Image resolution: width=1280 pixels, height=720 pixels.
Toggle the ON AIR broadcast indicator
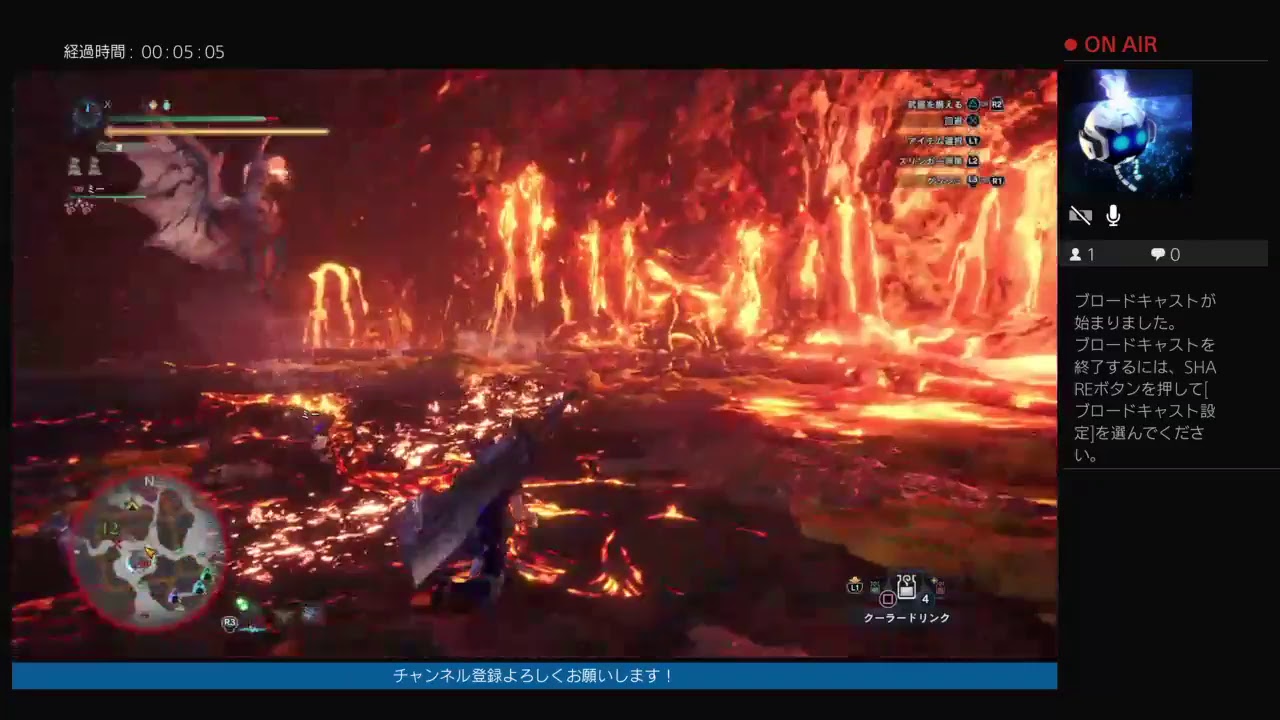pos(1110,44)
